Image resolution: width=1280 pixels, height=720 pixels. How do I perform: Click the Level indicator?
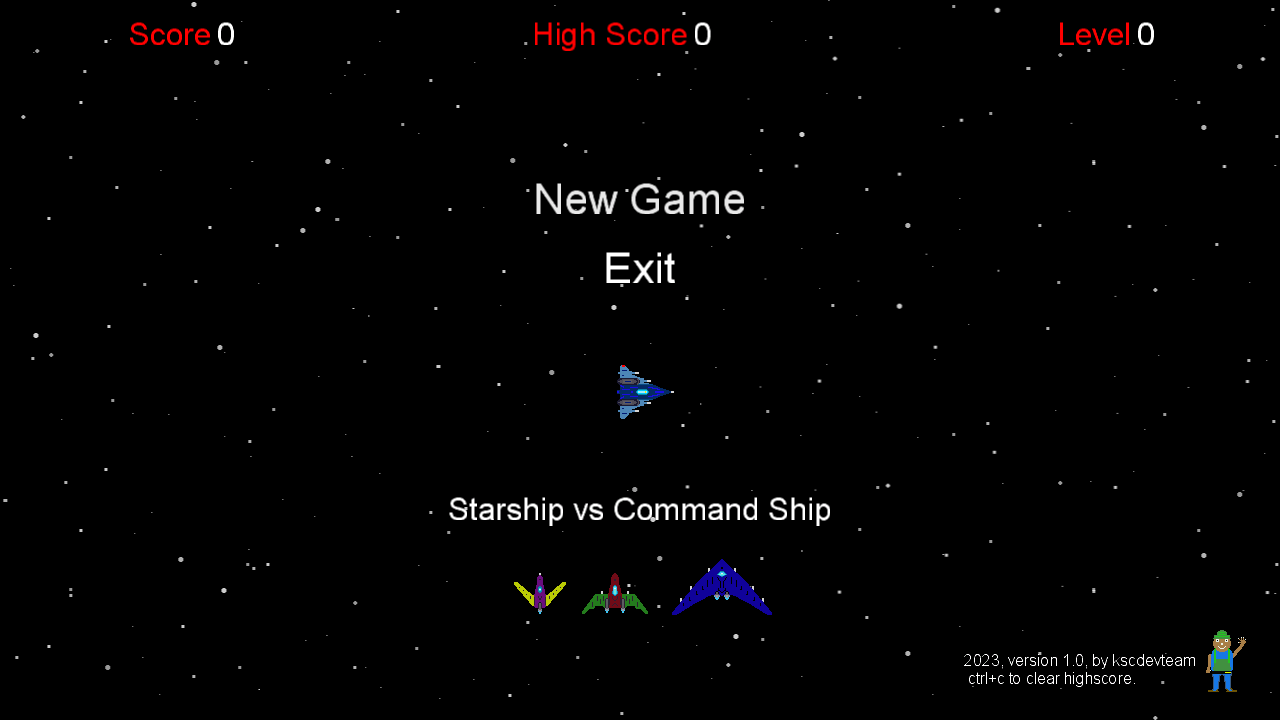point(1096,34)
